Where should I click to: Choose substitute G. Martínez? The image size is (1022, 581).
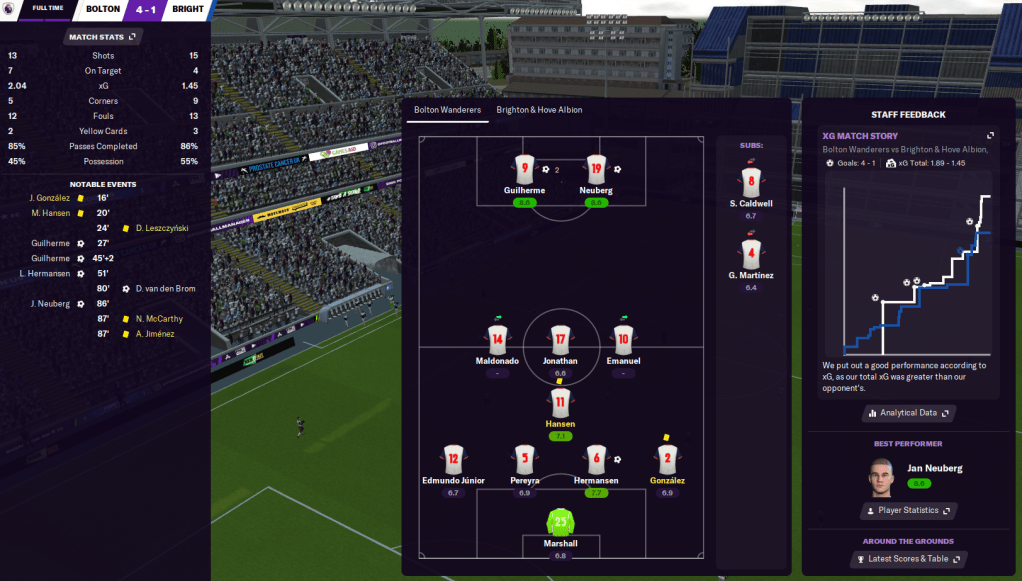751,254
